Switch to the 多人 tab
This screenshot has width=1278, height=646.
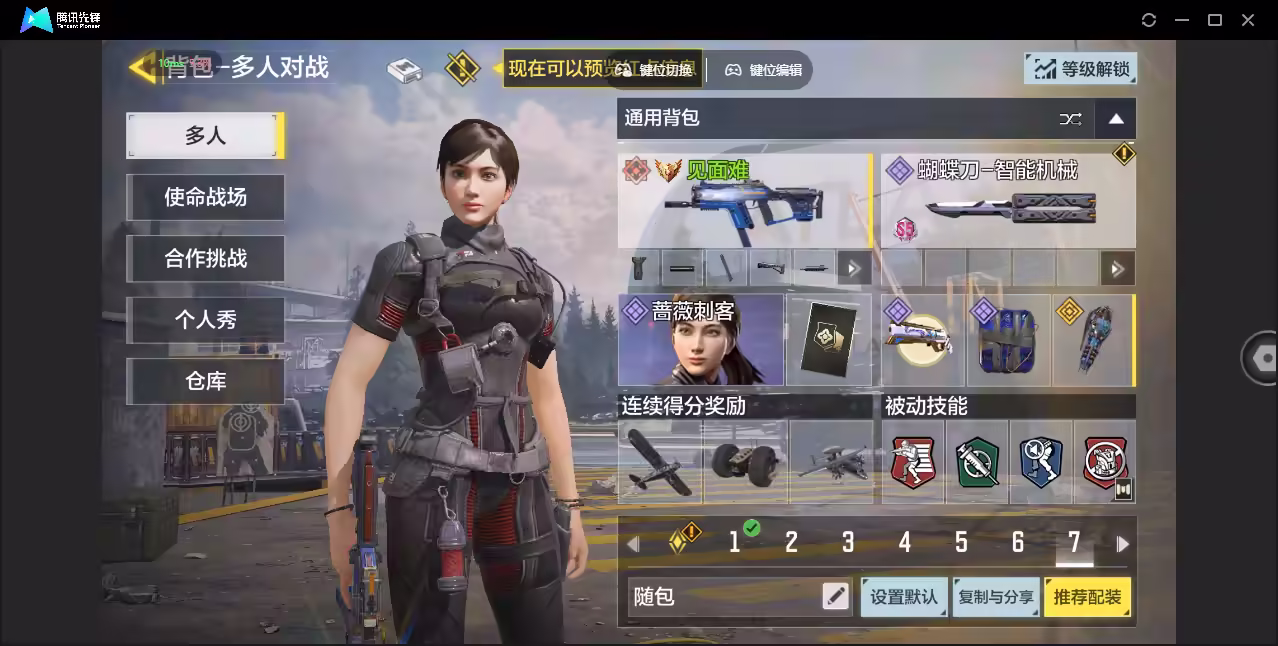click(x=205, y=136)
